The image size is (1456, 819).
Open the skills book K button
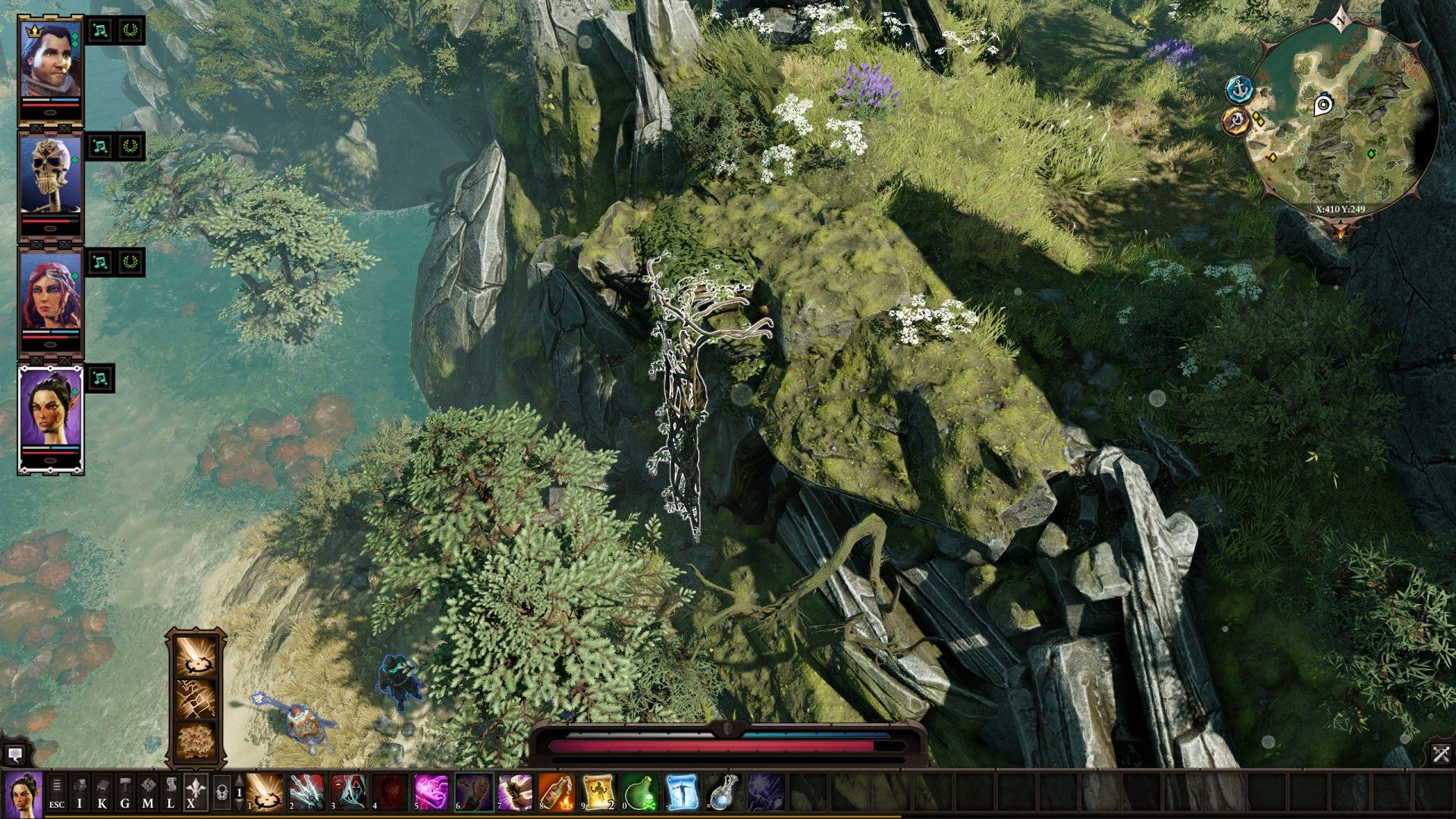click(x=102, y=793)
